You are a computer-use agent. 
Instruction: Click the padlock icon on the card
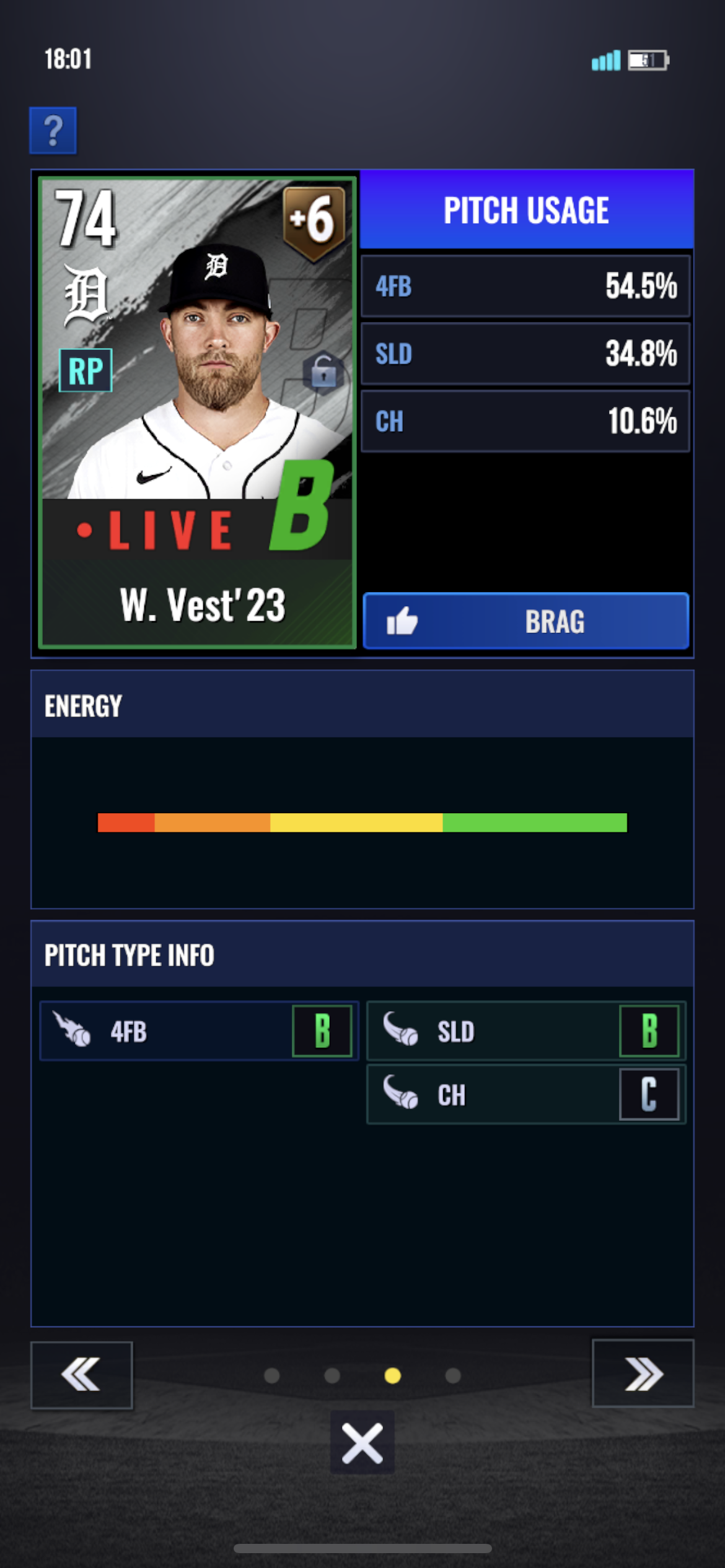[323, 372]
